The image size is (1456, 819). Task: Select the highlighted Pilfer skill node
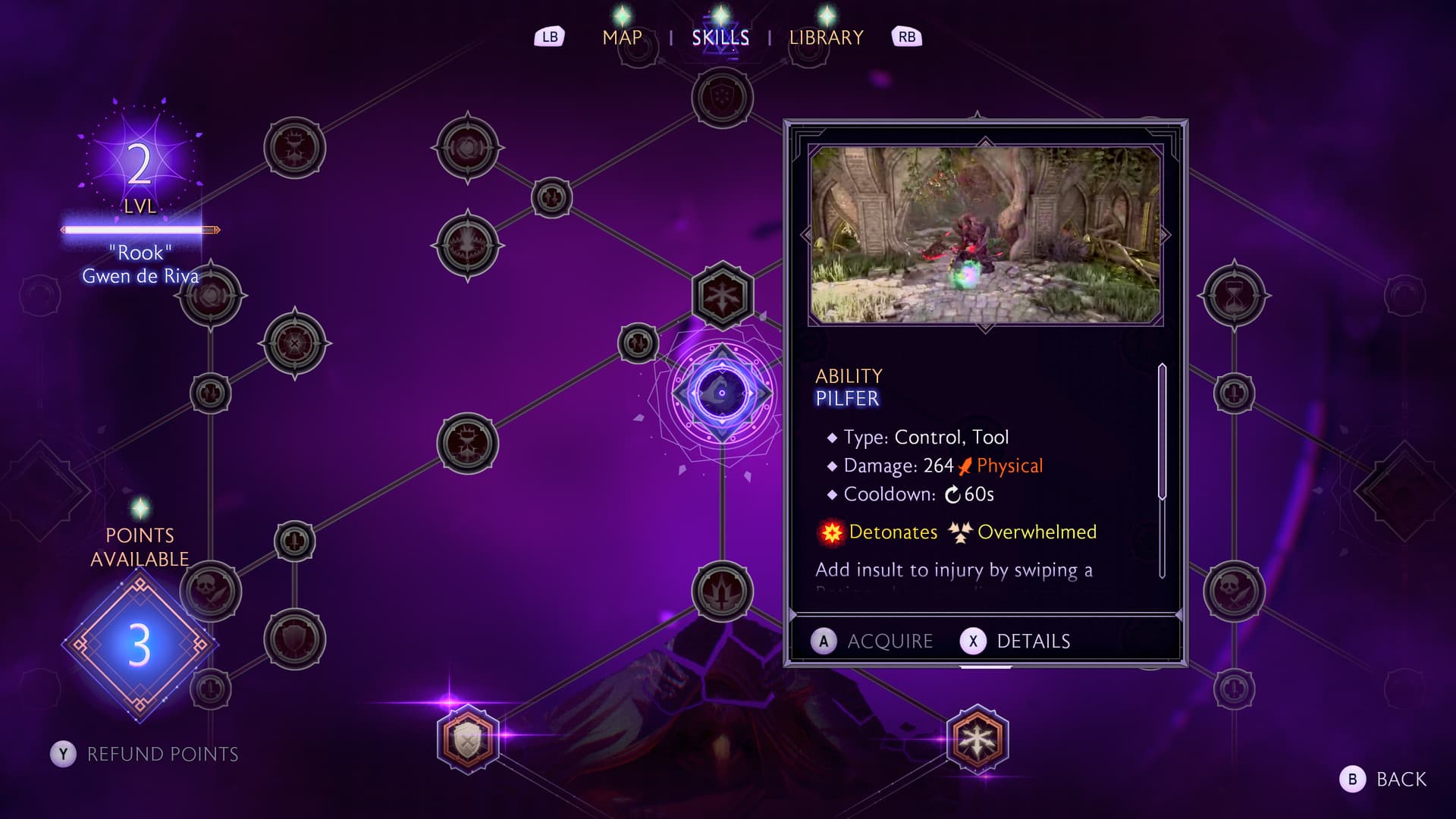click(722, 393)
